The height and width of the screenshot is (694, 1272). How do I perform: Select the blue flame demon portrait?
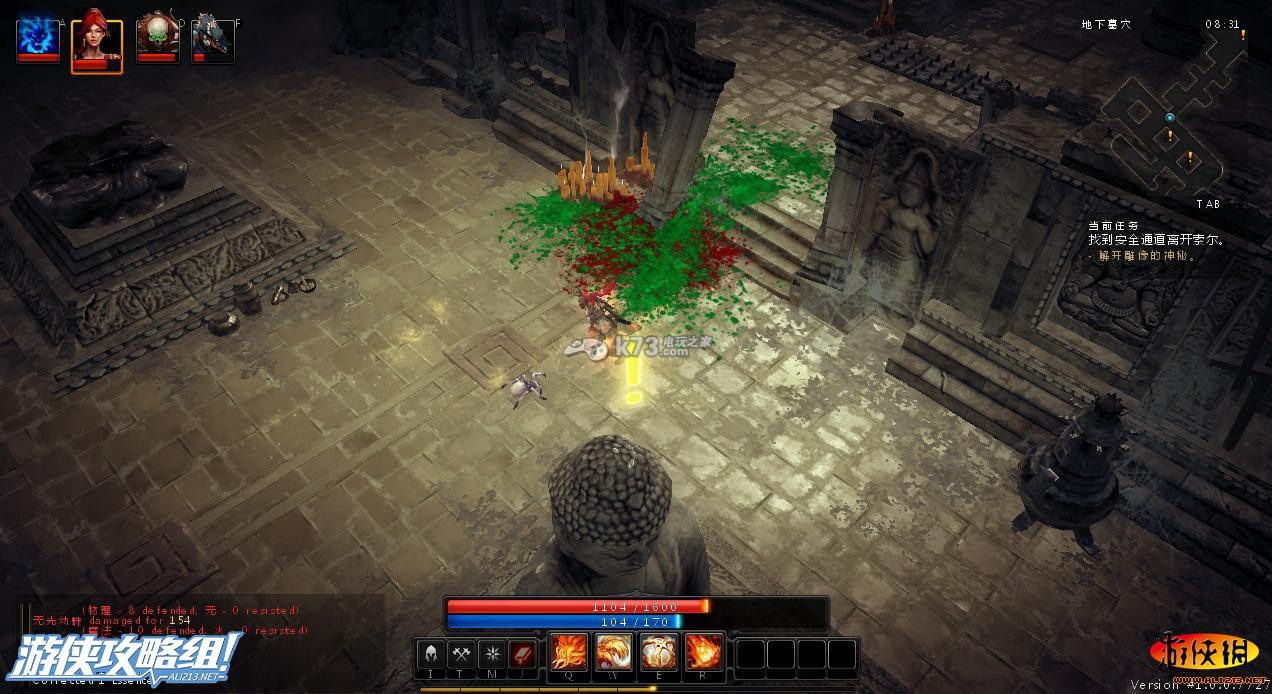(x=37, y=39)
